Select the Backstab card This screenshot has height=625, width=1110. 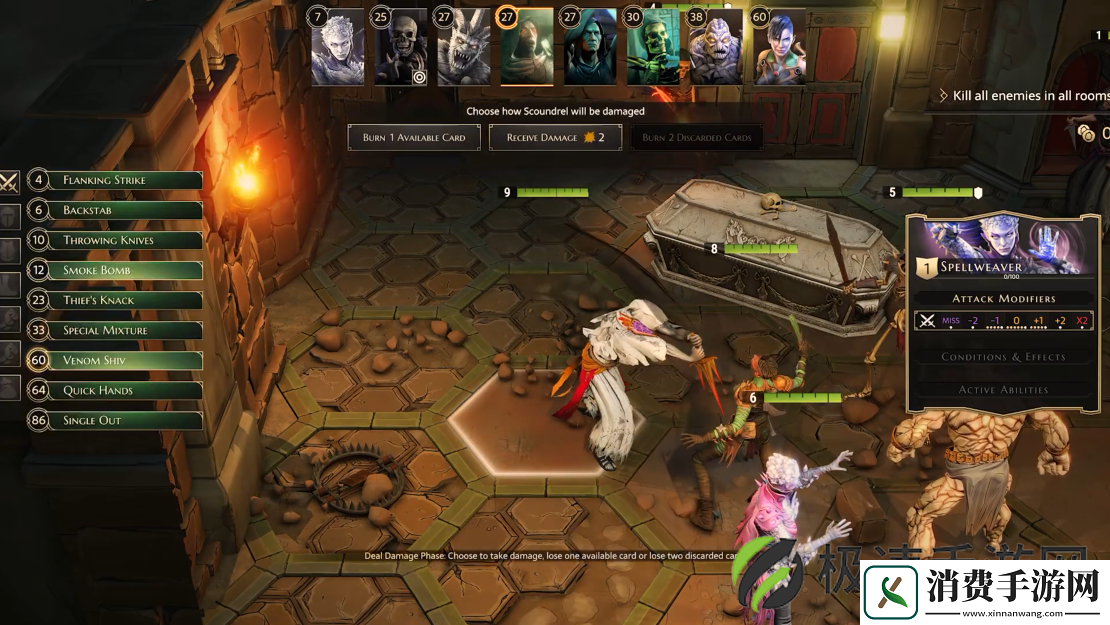[117, 211]
